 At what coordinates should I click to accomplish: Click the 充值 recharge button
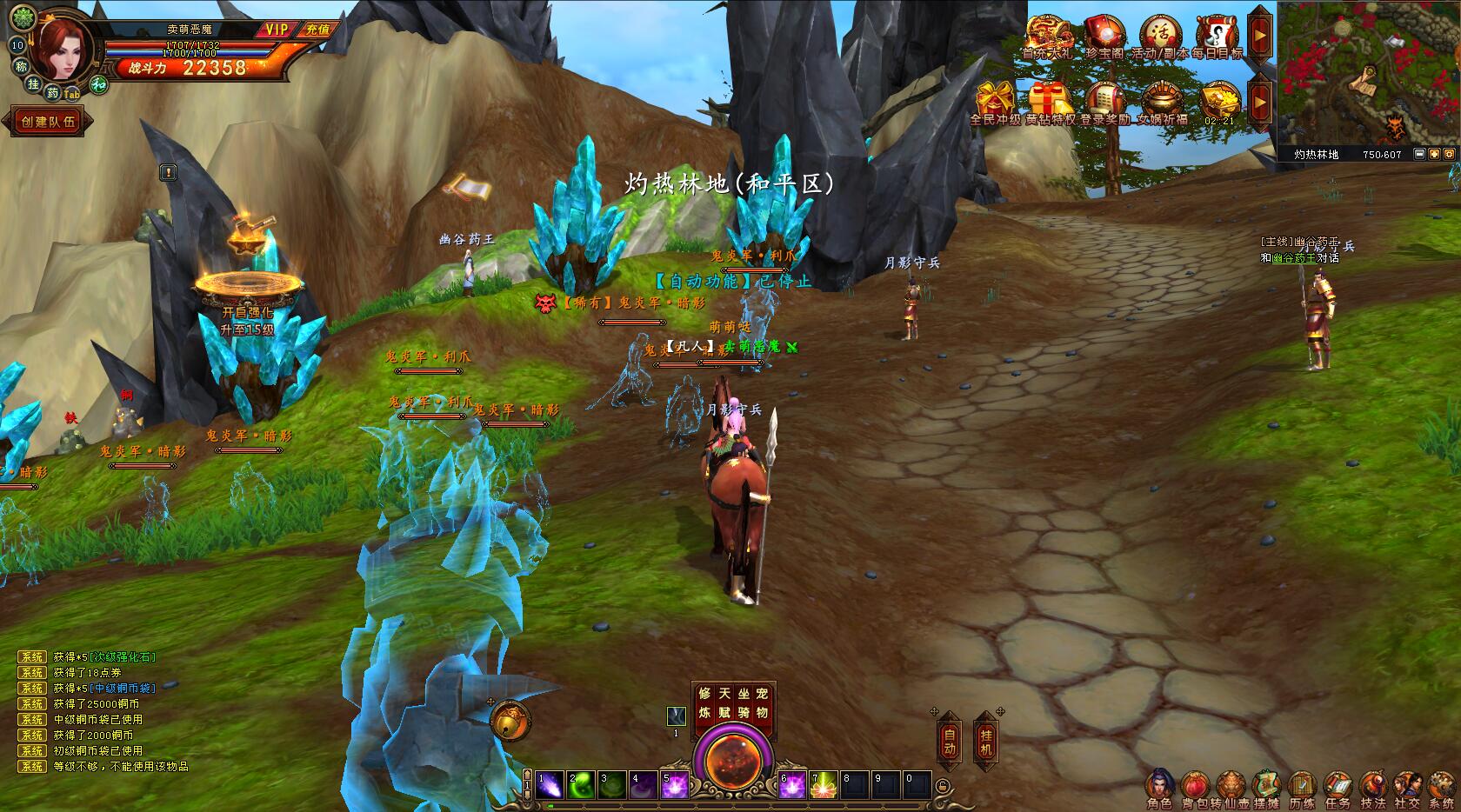point(317,30)
